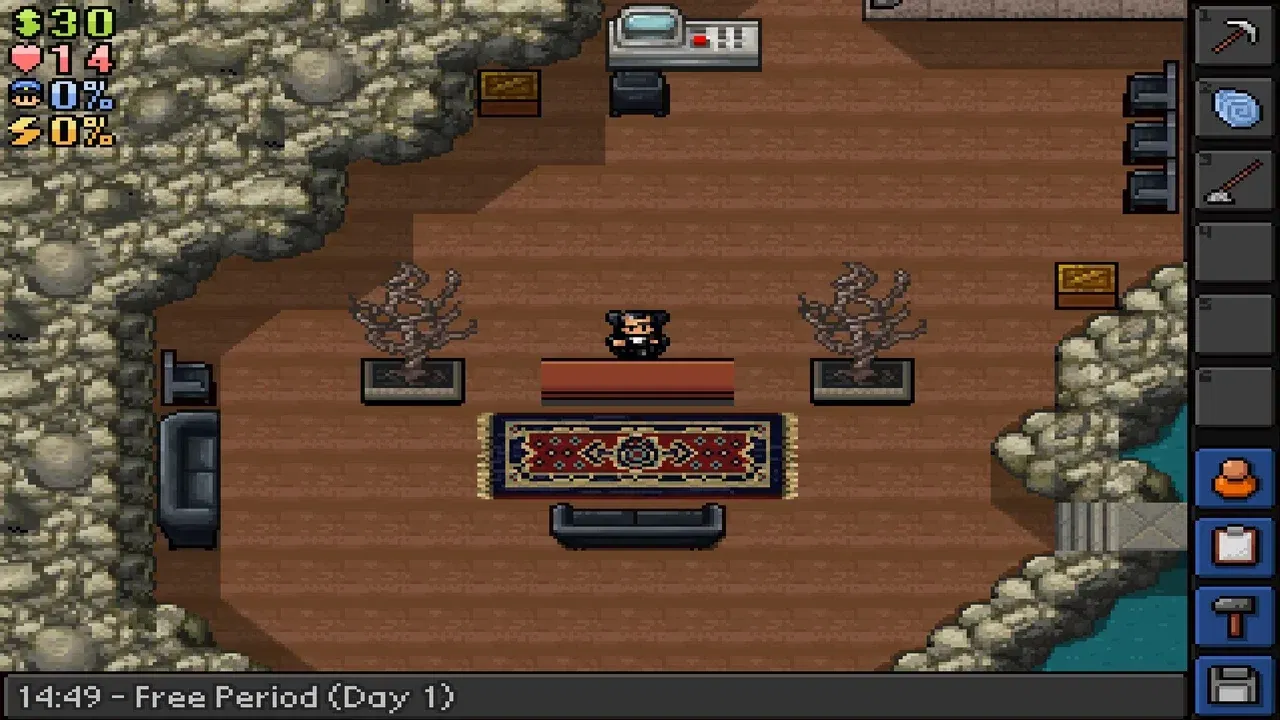Select empty inventory slot 4
Image resolution: width=1280 pixels, height=720 pixels.
click(1233, 253)
